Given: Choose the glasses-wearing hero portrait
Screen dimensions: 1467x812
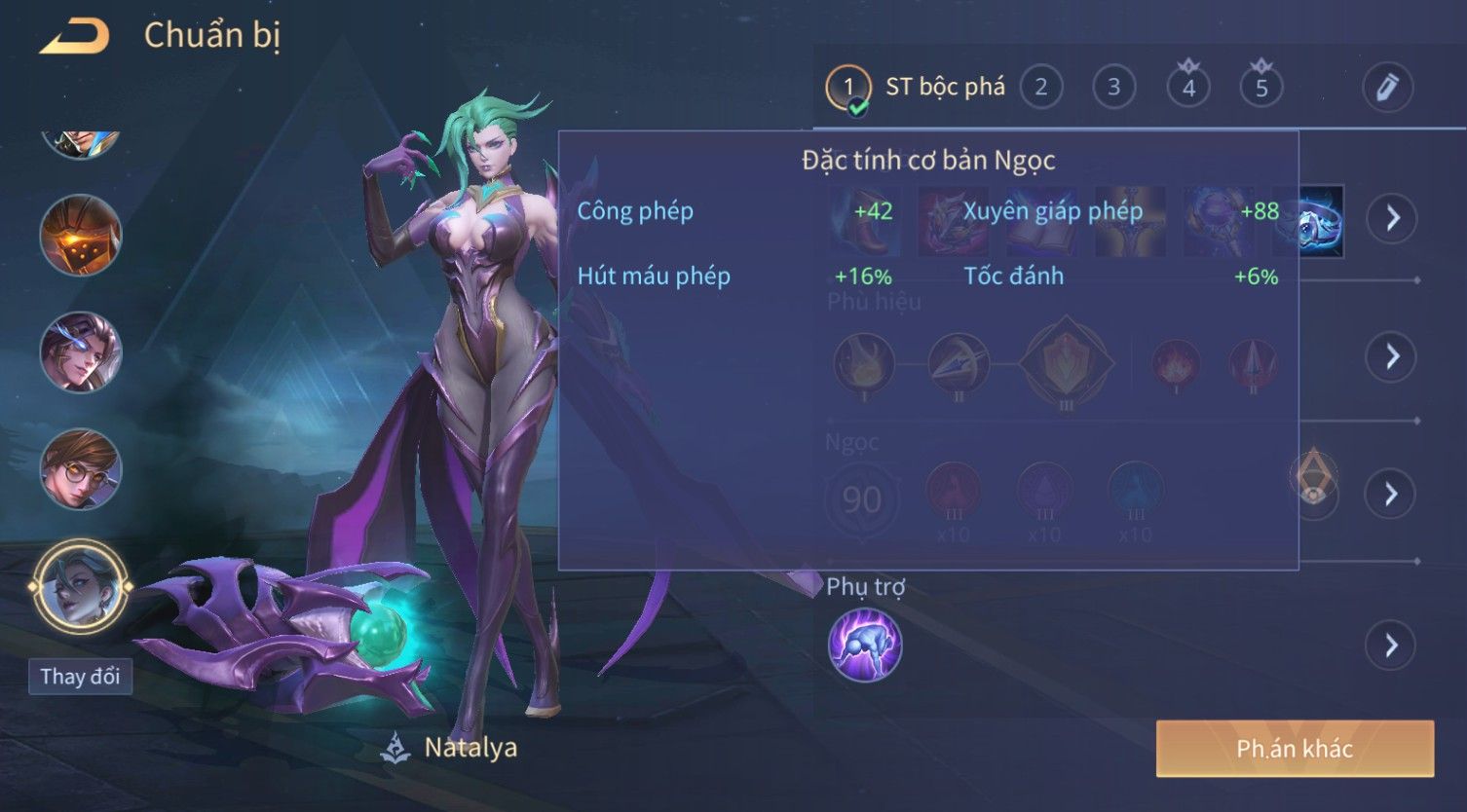Looking at the screenshot, I should pyautogui.click(x=80, y=469).
